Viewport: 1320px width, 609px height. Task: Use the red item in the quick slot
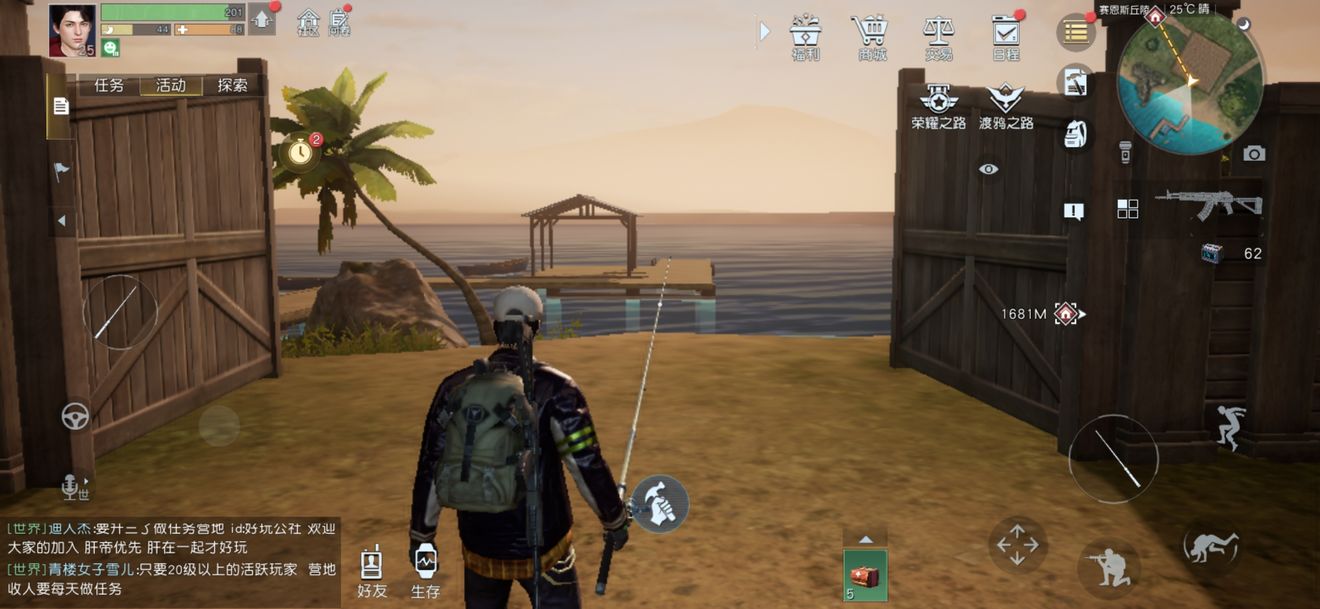pyautogui.click(x=864, y=576)
